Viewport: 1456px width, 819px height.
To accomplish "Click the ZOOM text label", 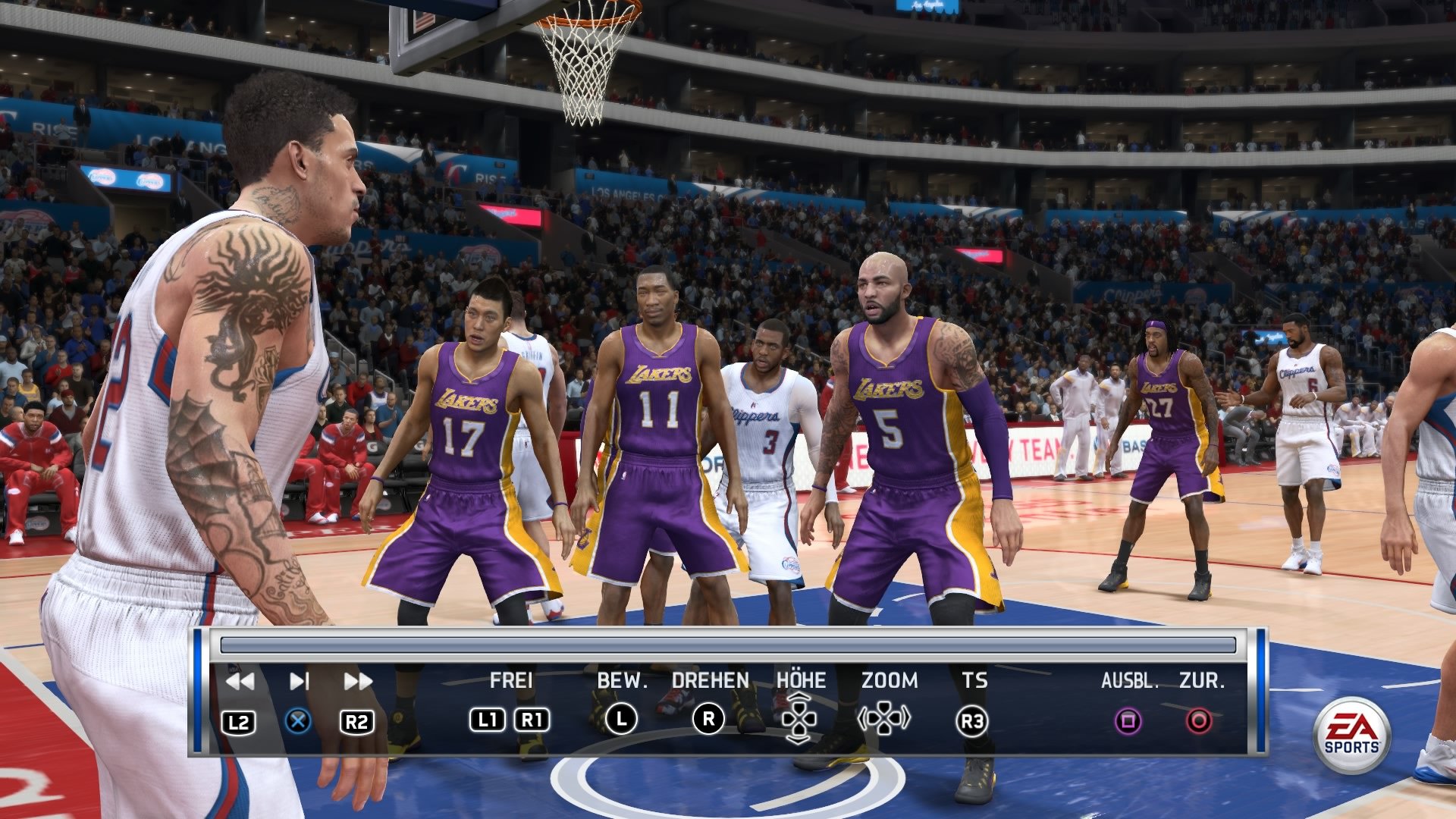I will [x=889, y=681].
